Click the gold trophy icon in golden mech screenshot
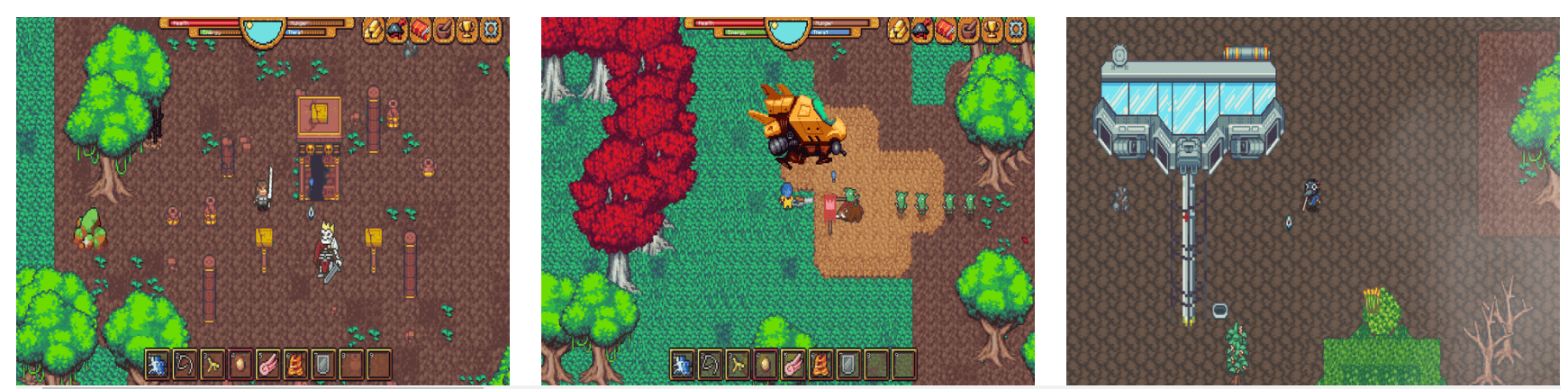 pyautogui.click(x=992, y=31)
